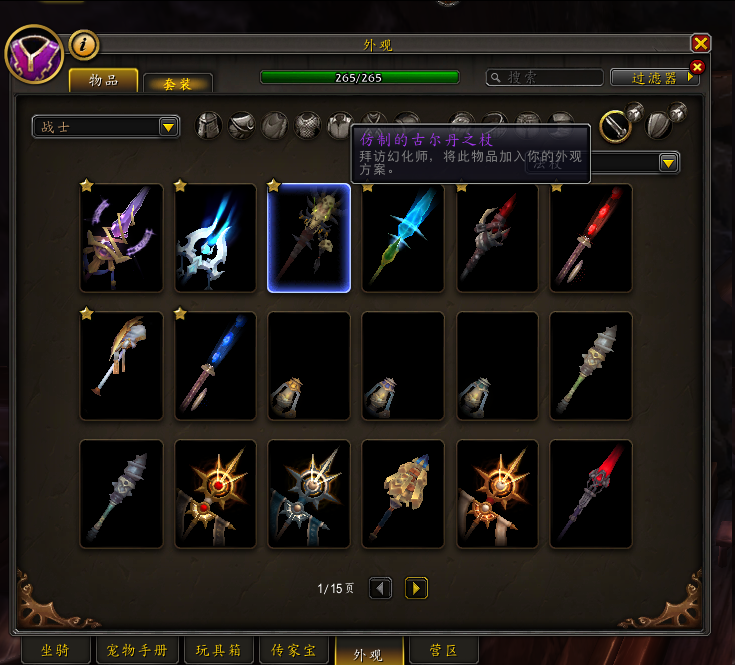
Task: Open the 坐骑 mounts tab
Action: (54, 650)
